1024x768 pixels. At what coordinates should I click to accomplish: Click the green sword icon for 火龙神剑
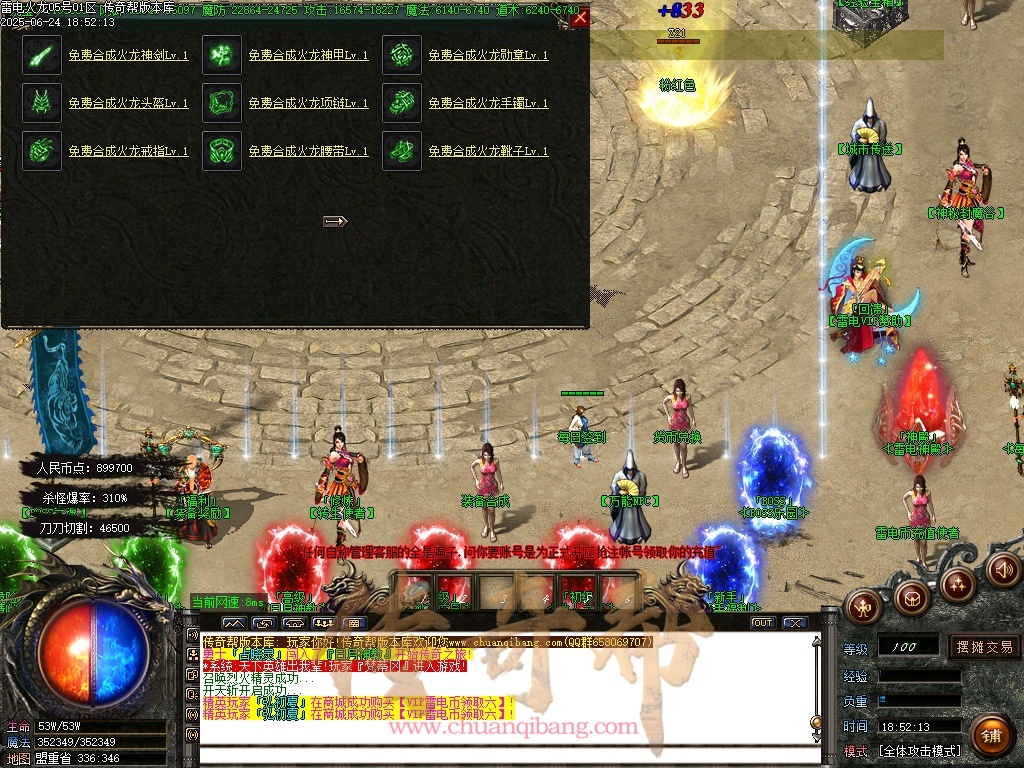pyautogui.click(x=42, y=55)
